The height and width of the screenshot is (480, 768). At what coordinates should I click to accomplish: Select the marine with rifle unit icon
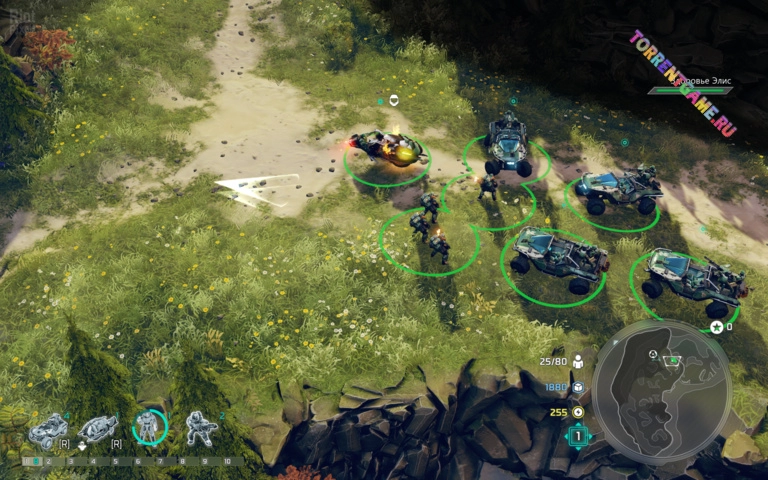tap(201, 428)
